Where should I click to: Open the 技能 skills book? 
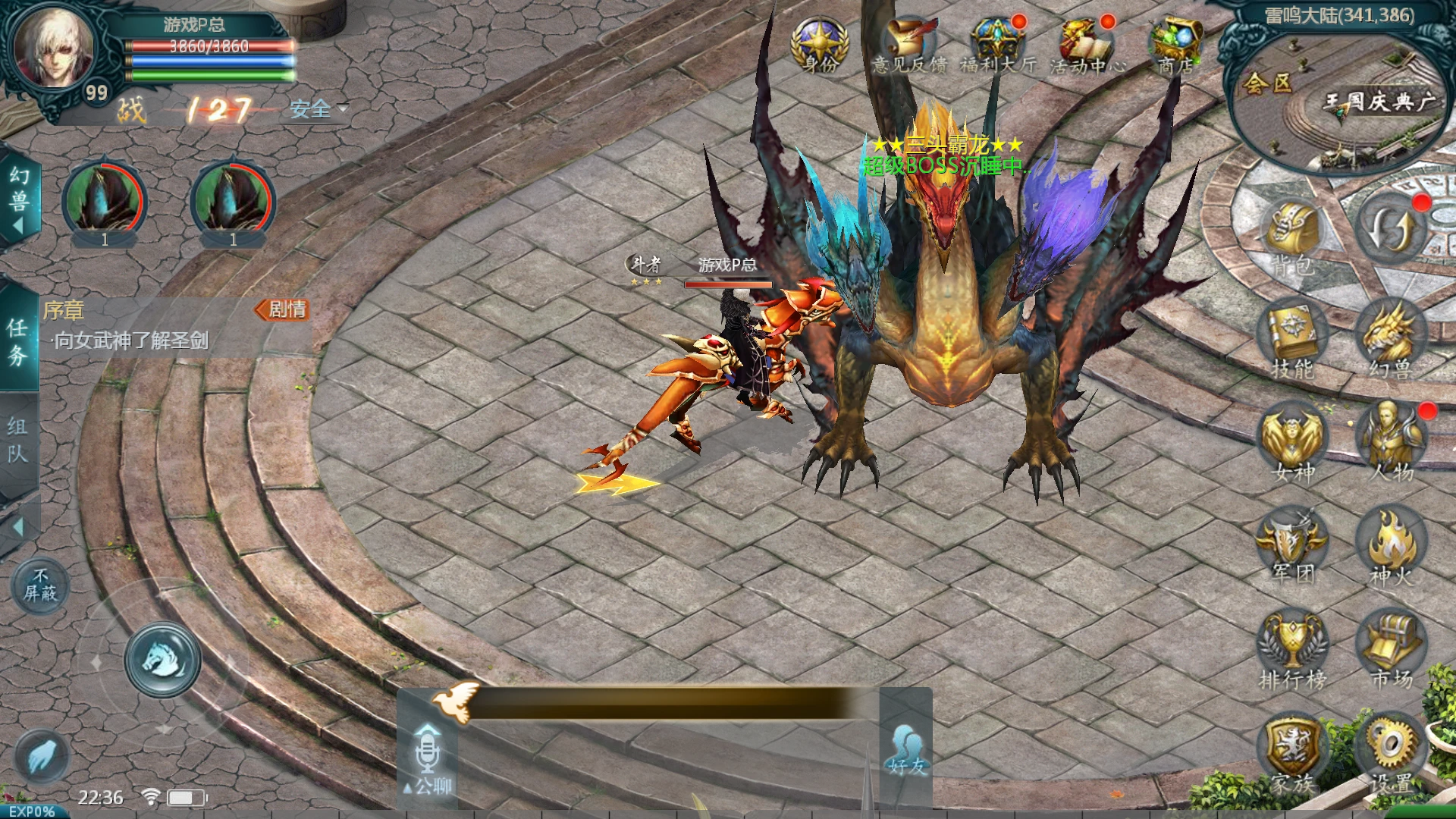tap(1292, 340)
